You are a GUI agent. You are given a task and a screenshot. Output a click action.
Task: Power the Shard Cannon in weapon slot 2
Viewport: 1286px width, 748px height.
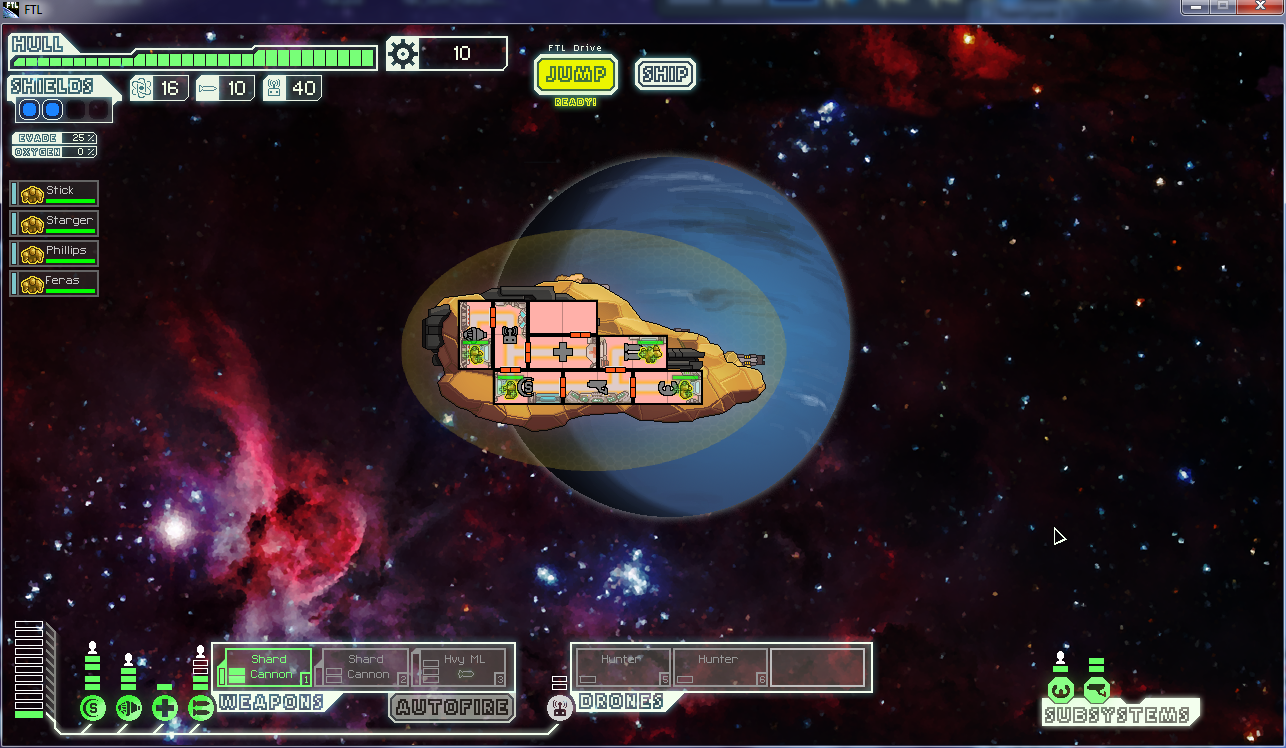[364, 668]
